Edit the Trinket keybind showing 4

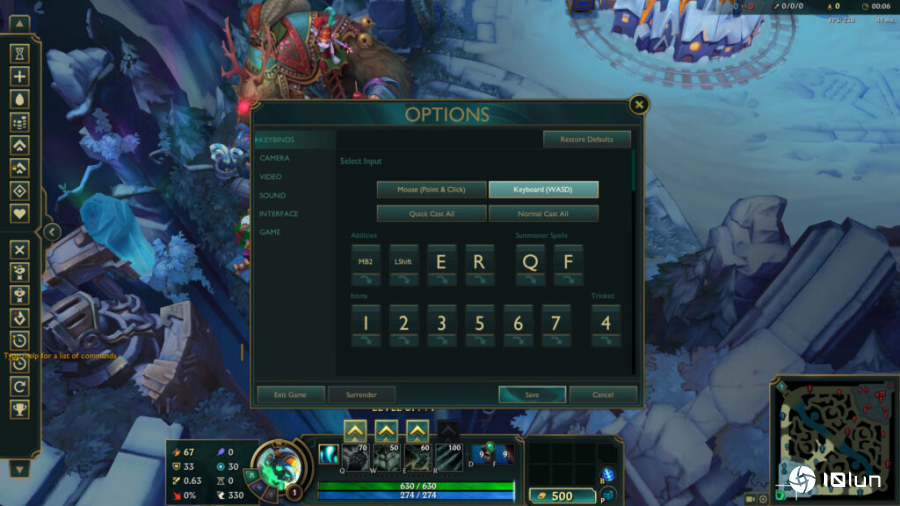pos(605,324)
